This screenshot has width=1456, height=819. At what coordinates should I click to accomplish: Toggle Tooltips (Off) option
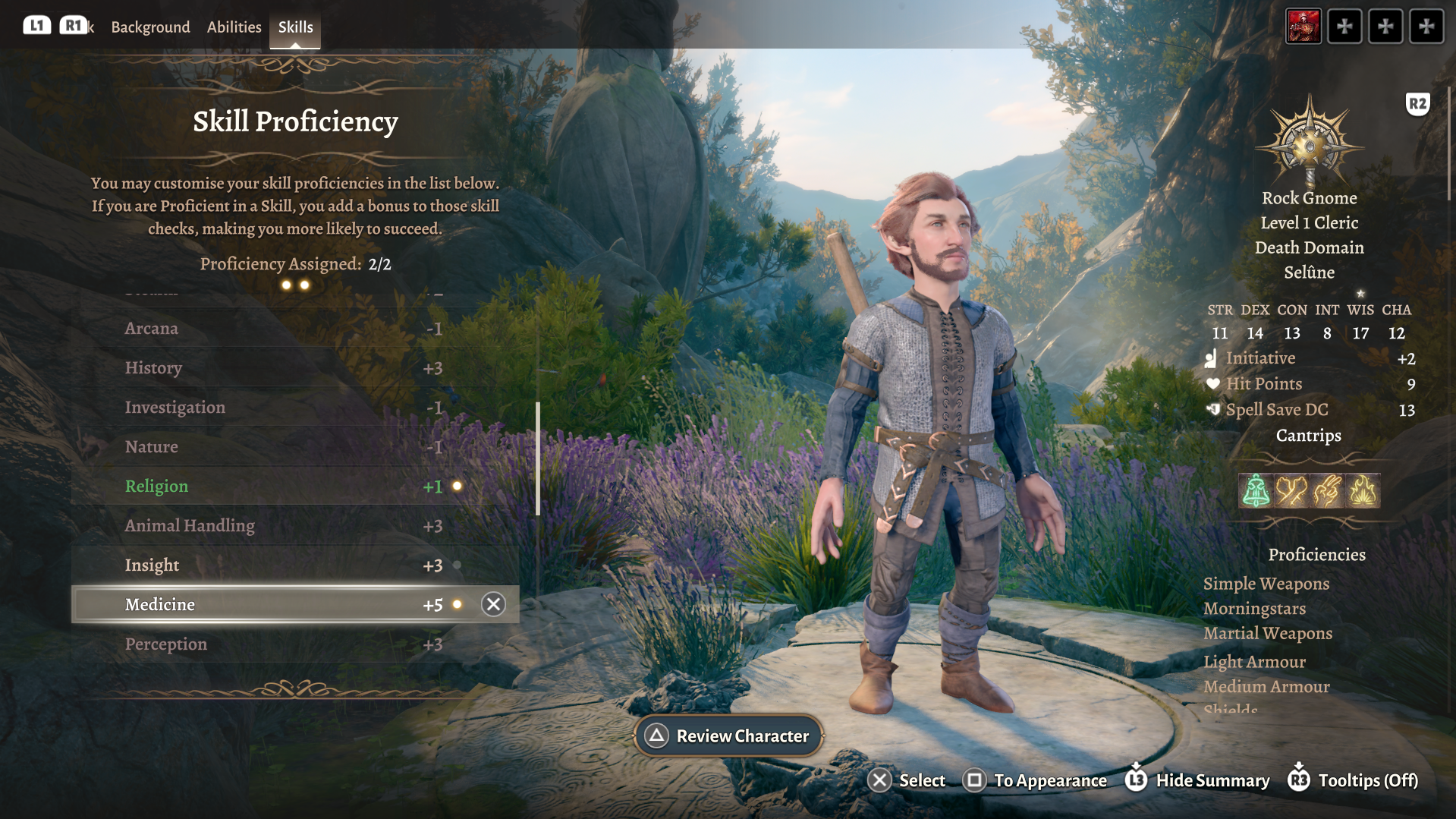coord(1353,780)
